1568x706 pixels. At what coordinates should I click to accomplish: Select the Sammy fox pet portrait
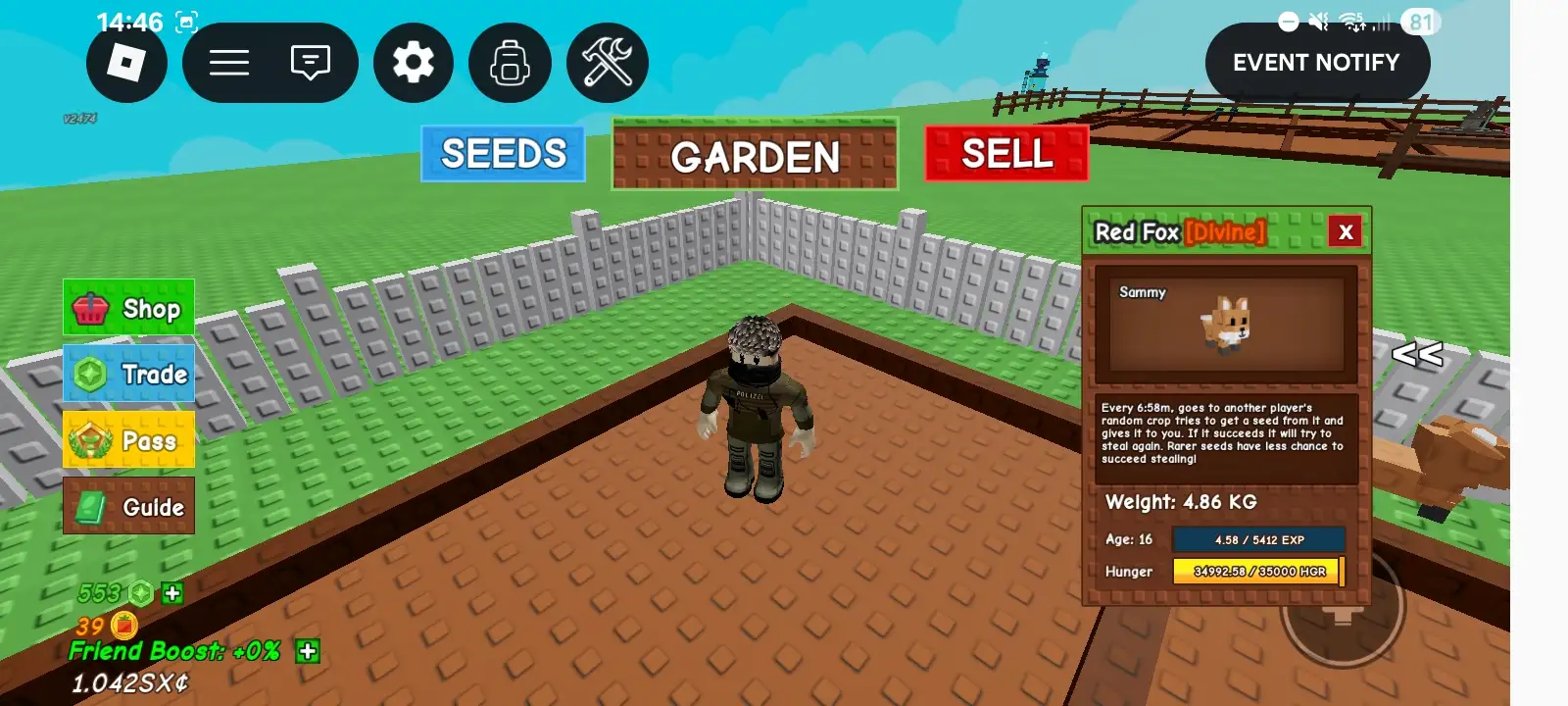coord(1225,324)
